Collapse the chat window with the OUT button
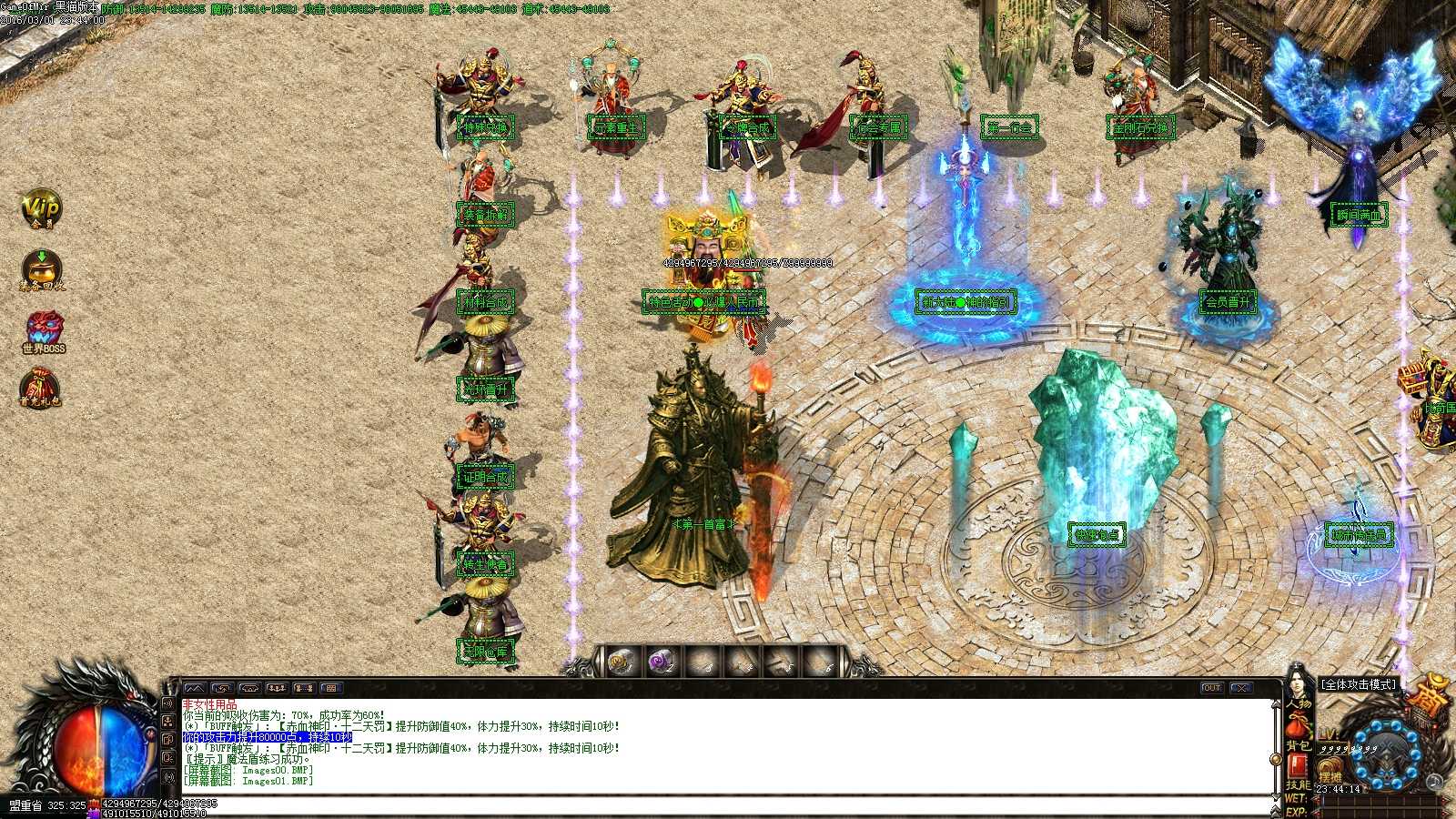This screenshot has height=819, width=1456. tap(1211, 687)
